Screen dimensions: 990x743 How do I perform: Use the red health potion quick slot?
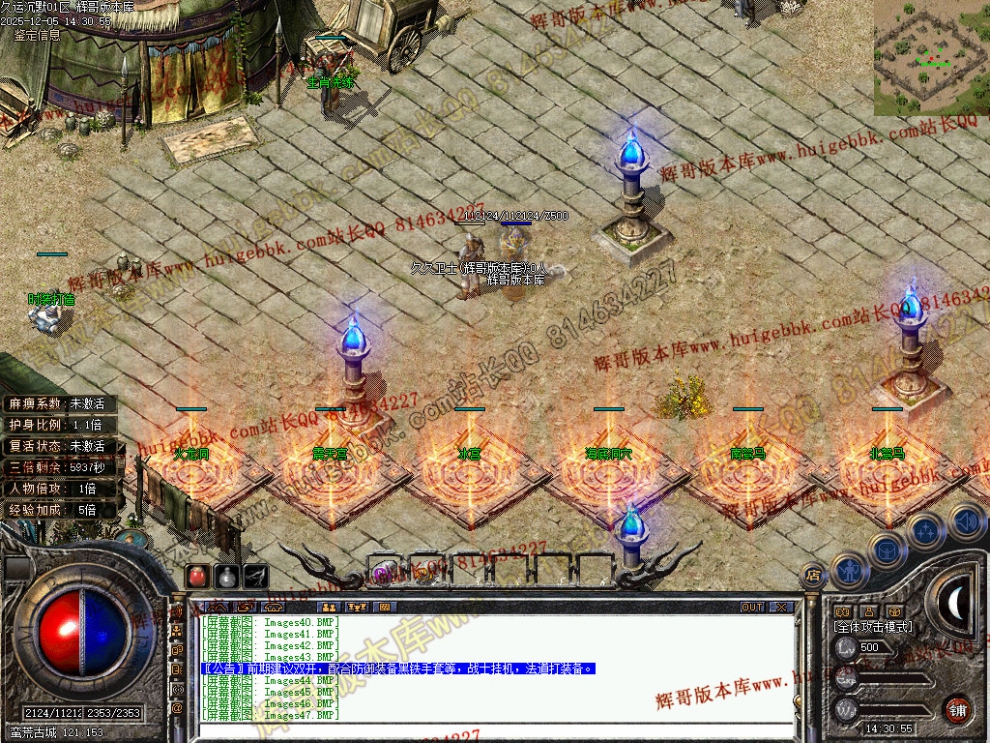coord(198,577)
